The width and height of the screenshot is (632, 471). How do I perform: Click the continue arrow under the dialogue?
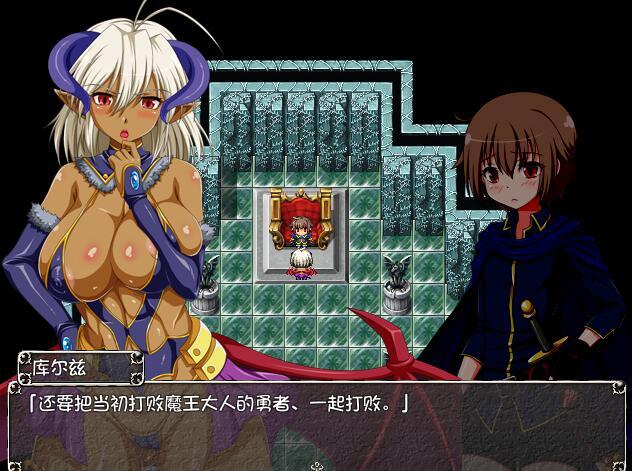(x=317, y=465)
